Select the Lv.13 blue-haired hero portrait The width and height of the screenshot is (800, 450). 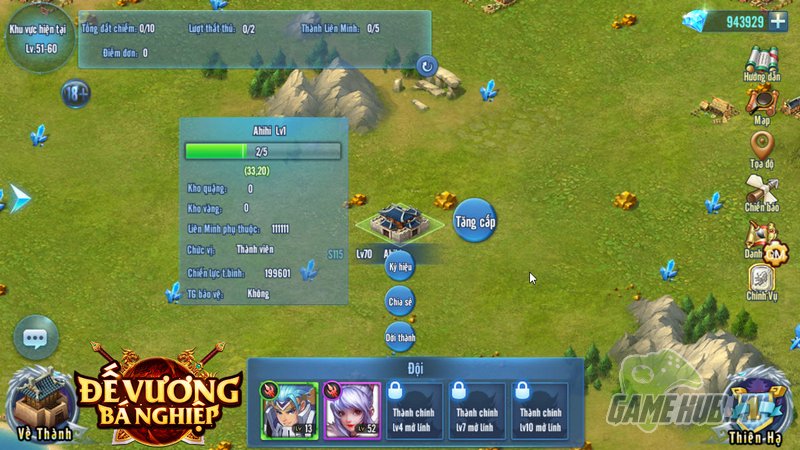click(290, 410)
